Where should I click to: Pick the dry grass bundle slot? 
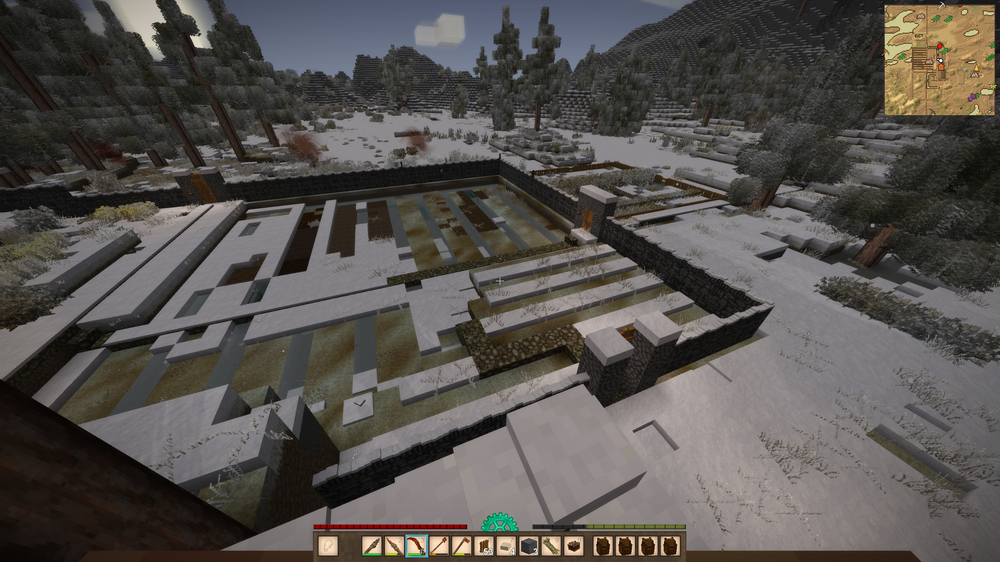coord(550,546)
